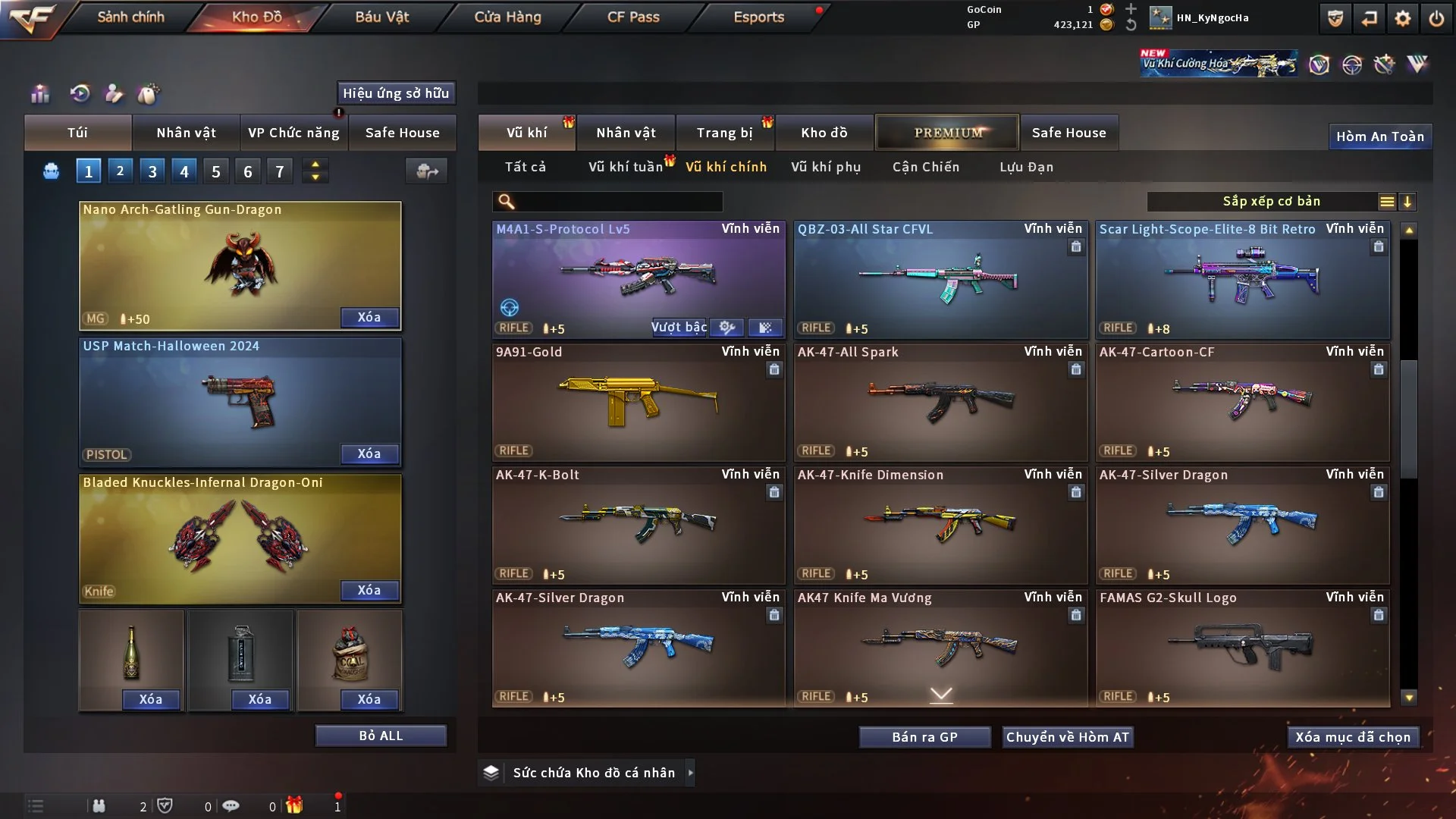The width and height of the screenshot is (1456, 819).
Task: Select the PREMIUM tab
Action: (x=947, y=133)
